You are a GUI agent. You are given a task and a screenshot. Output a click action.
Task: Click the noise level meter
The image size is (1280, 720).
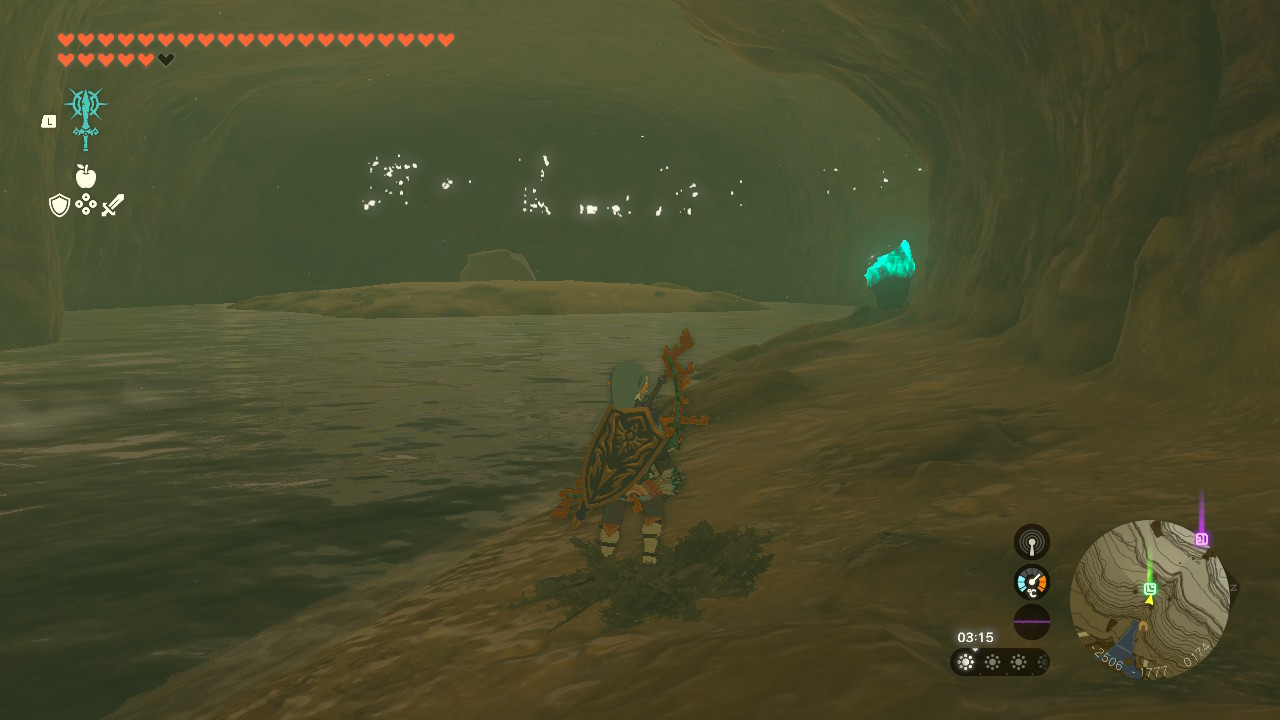tap(1031, 621)
